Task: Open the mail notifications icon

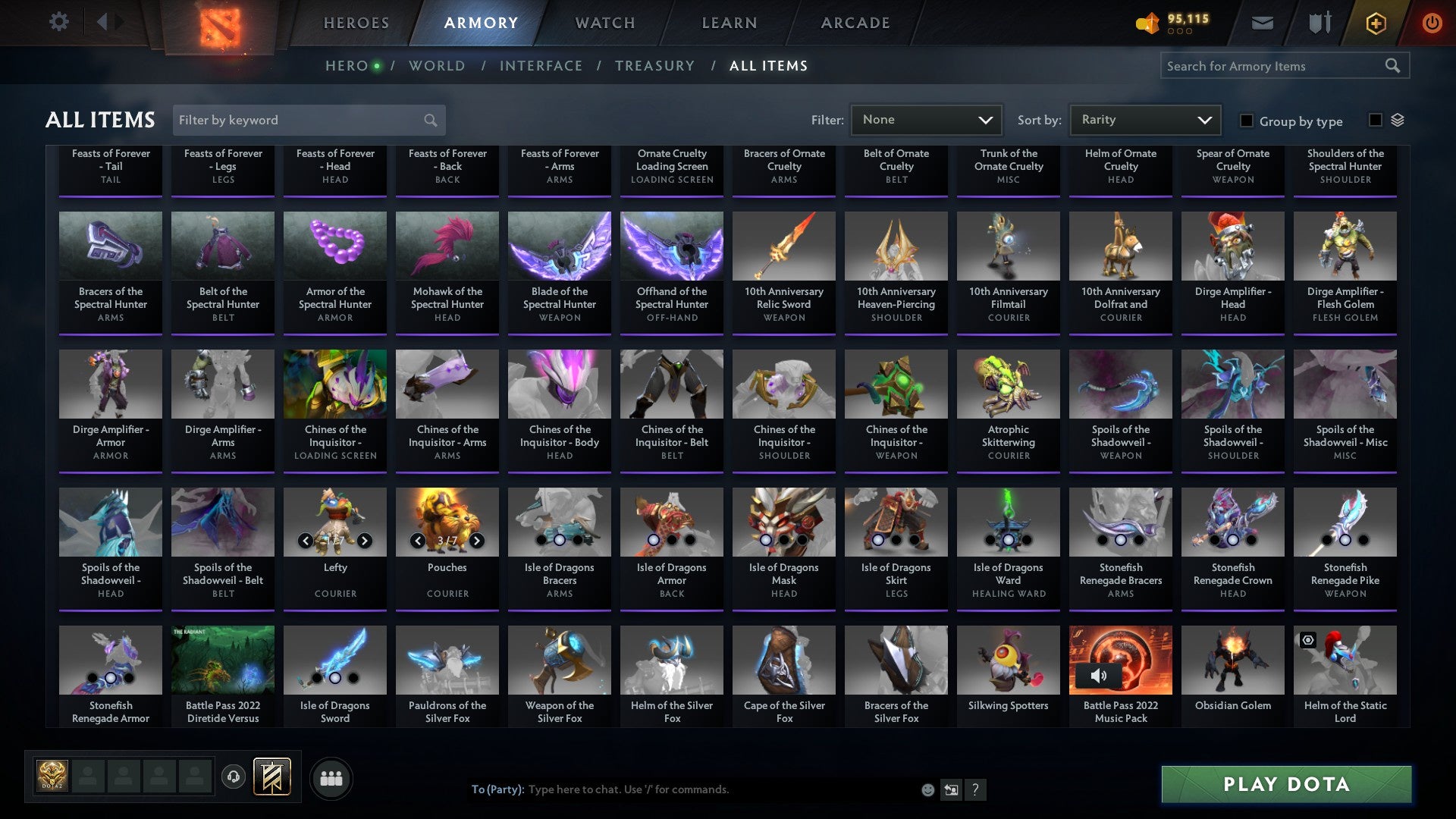Action: click(x=1262, y=23)
